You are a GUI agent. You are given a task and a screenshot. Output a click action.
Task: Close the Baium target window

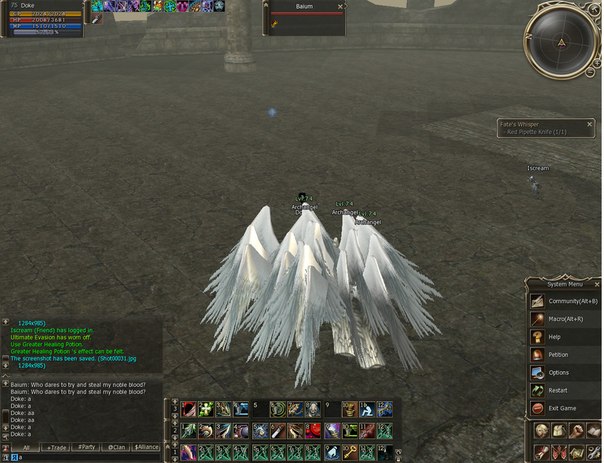pos(340,6)
